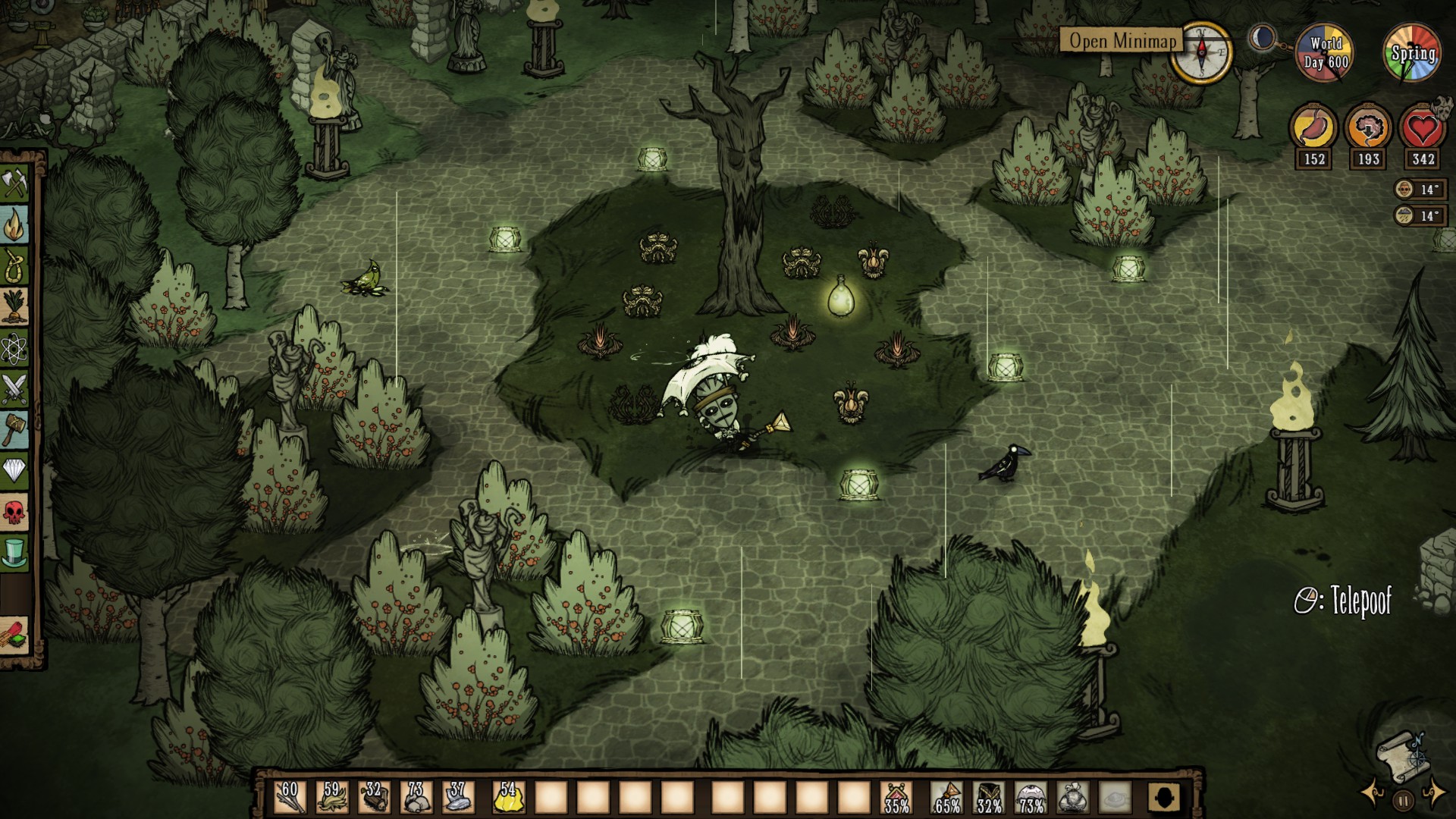
Task: Switch to the Food farming crafting tab
Action: (14, 307)
